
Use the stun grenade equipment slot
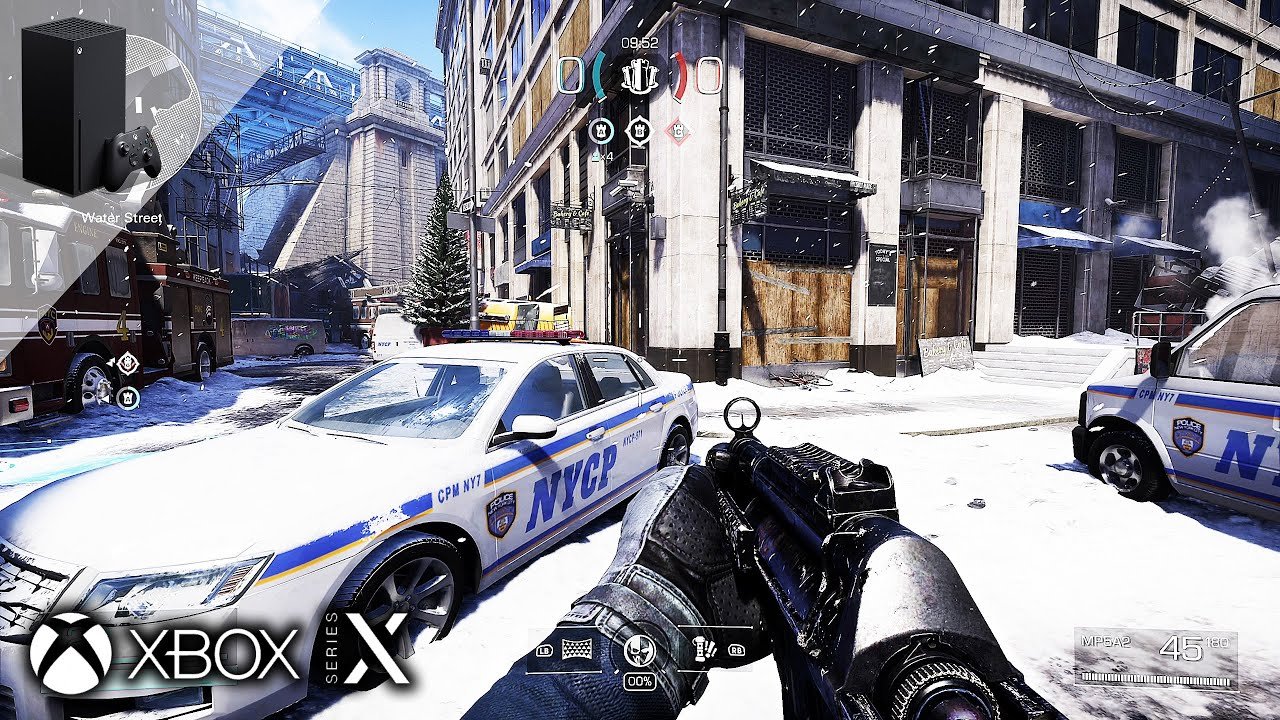point(704,648)
